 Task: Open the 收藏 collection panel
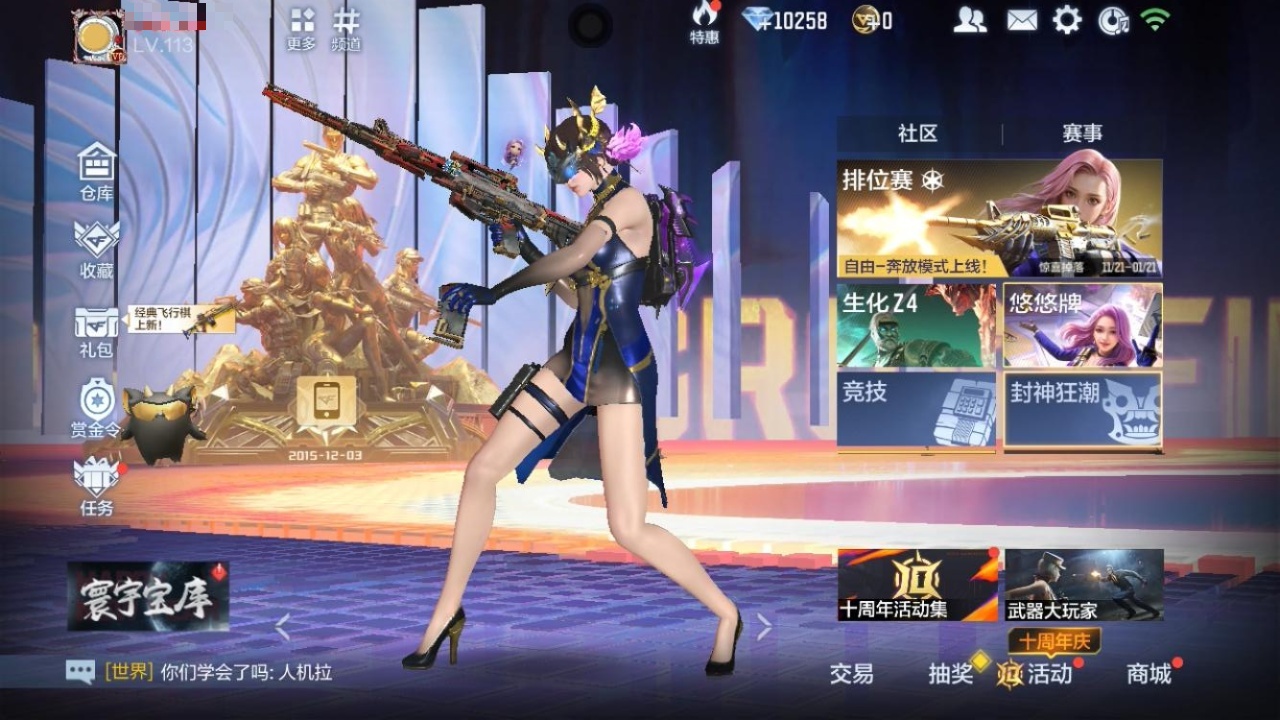click(95, 245)
